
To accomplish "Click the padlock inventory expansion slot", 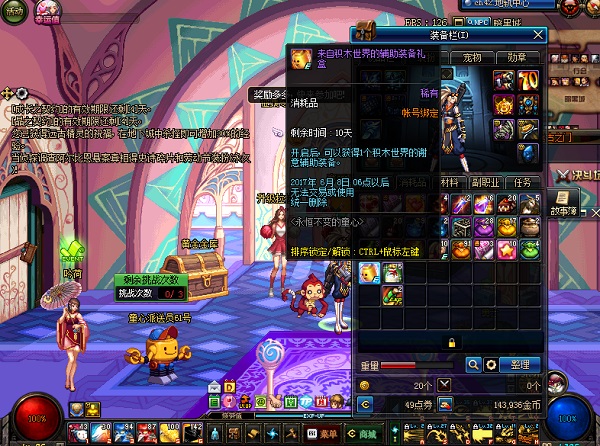I will point(450,343).
